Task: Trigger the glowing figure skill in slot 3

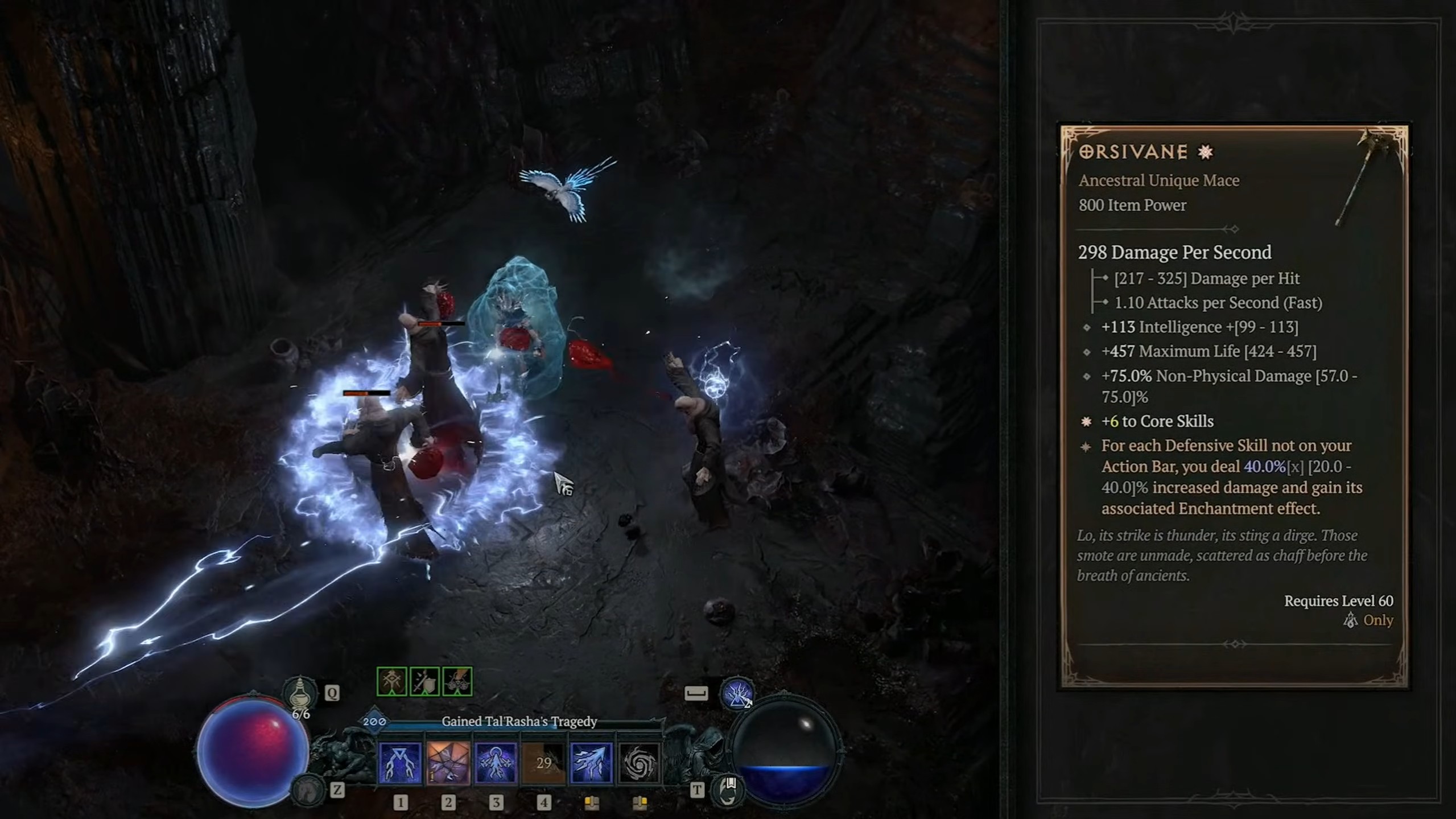Action: click(x=496, y=763)
